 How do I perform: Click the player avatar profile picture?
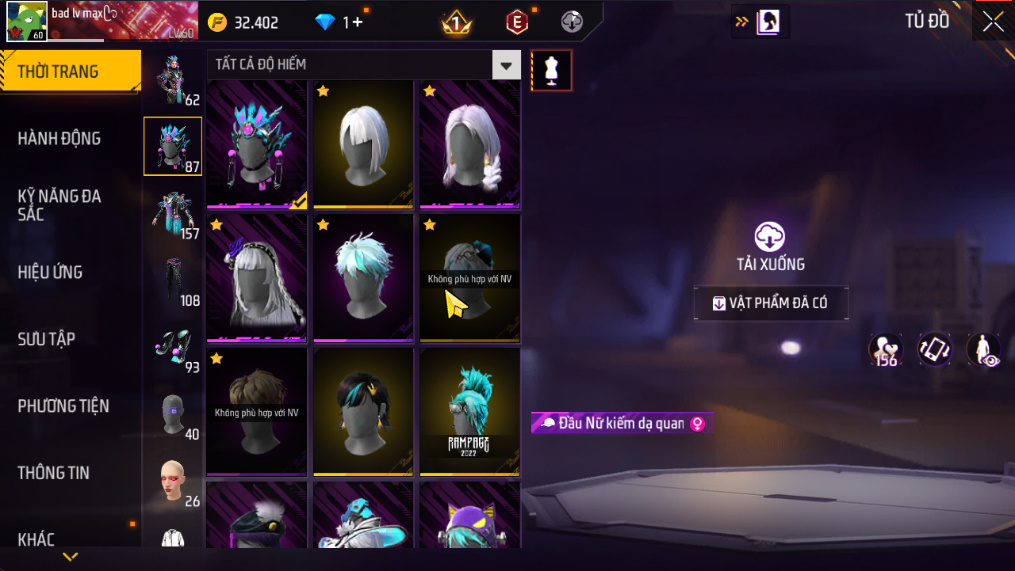click(x=26, y=21)
